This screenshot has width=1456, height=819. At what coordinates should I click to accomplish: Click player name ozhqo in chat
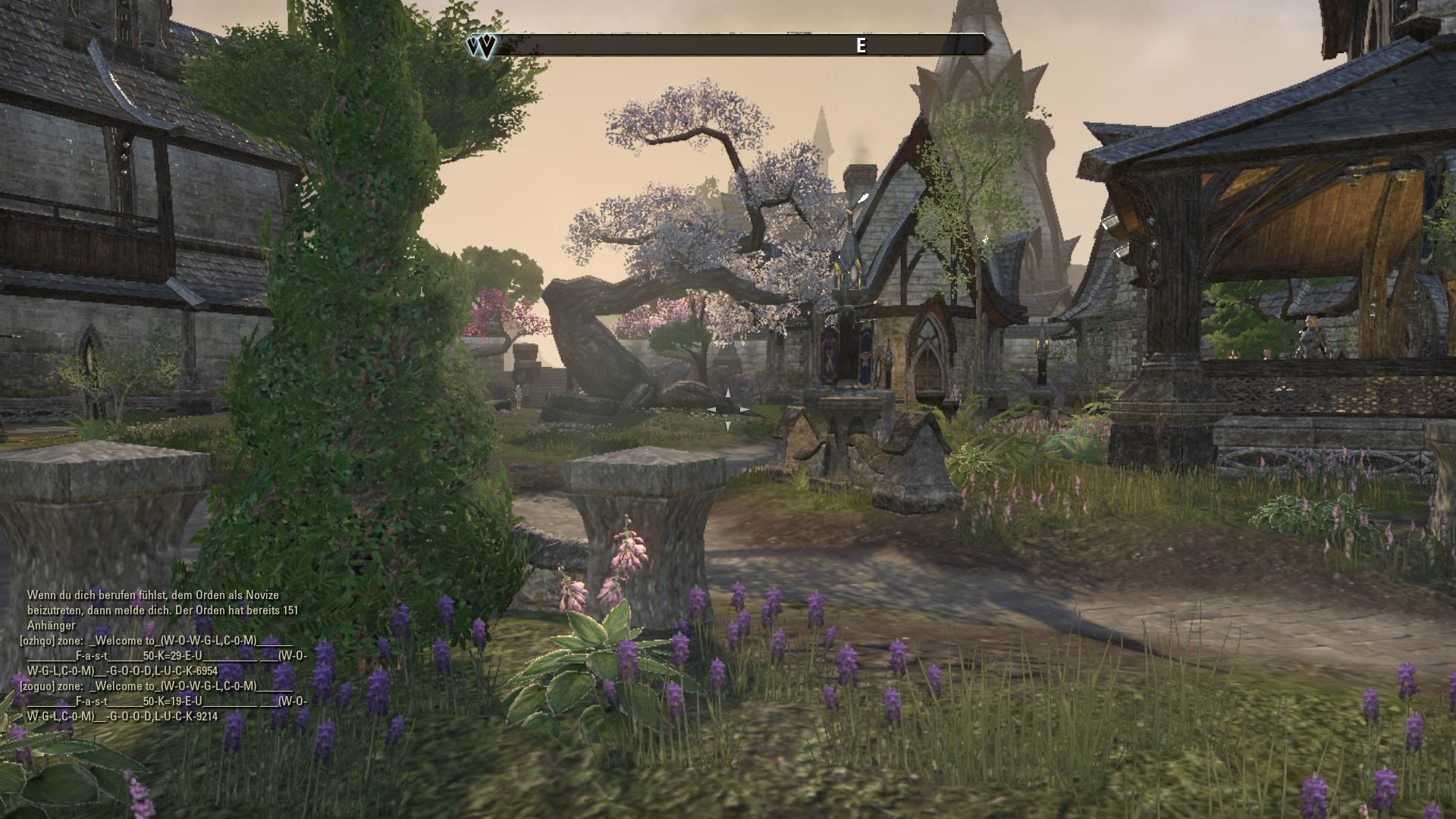pyautogui.click(x=38, y=641)
